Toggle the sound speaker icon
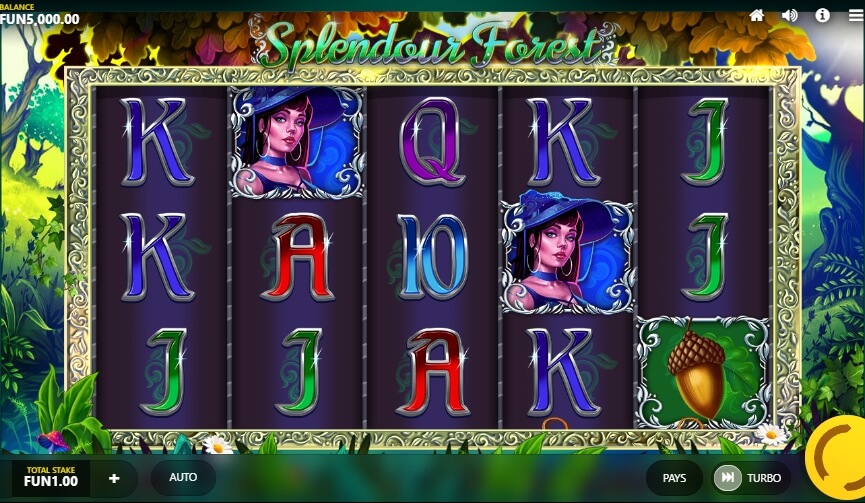This screenshot has height=503, width=865. coord(790,15)
